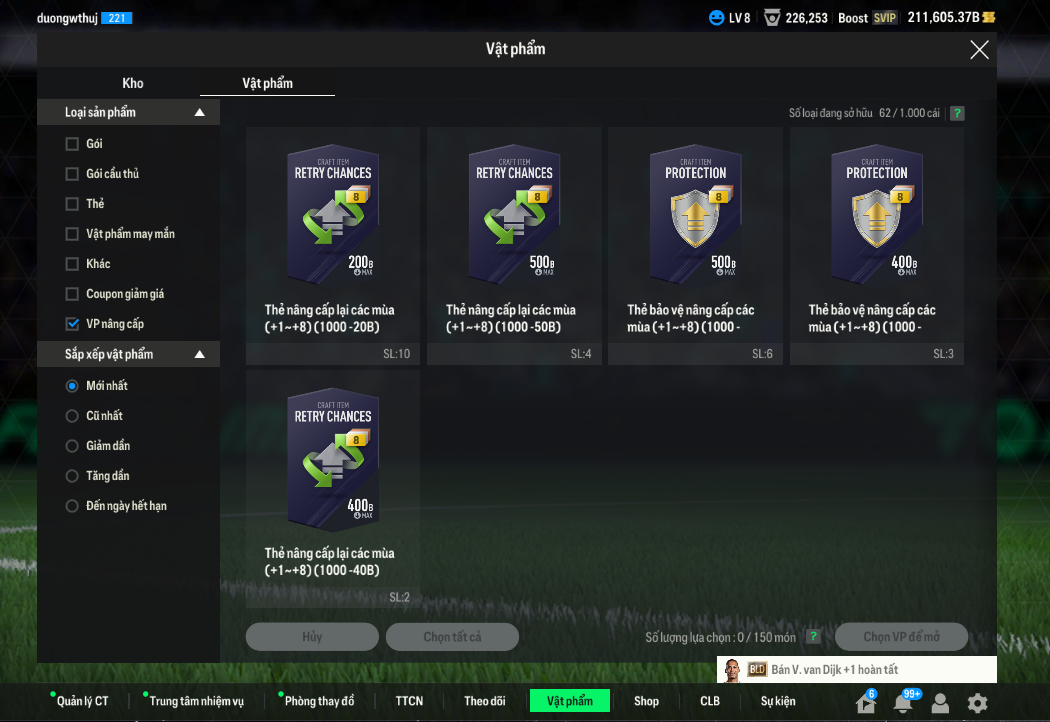The image size is (1050, 722).
Task: Collapse the Loại sản phẩm section
Action: point(199,113)
